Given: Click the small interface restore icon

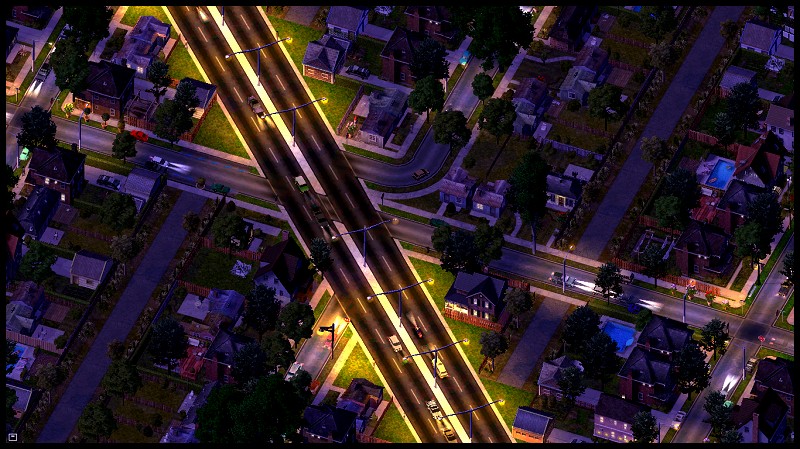Looking at the screenshot, I should (x=13, y=437).
